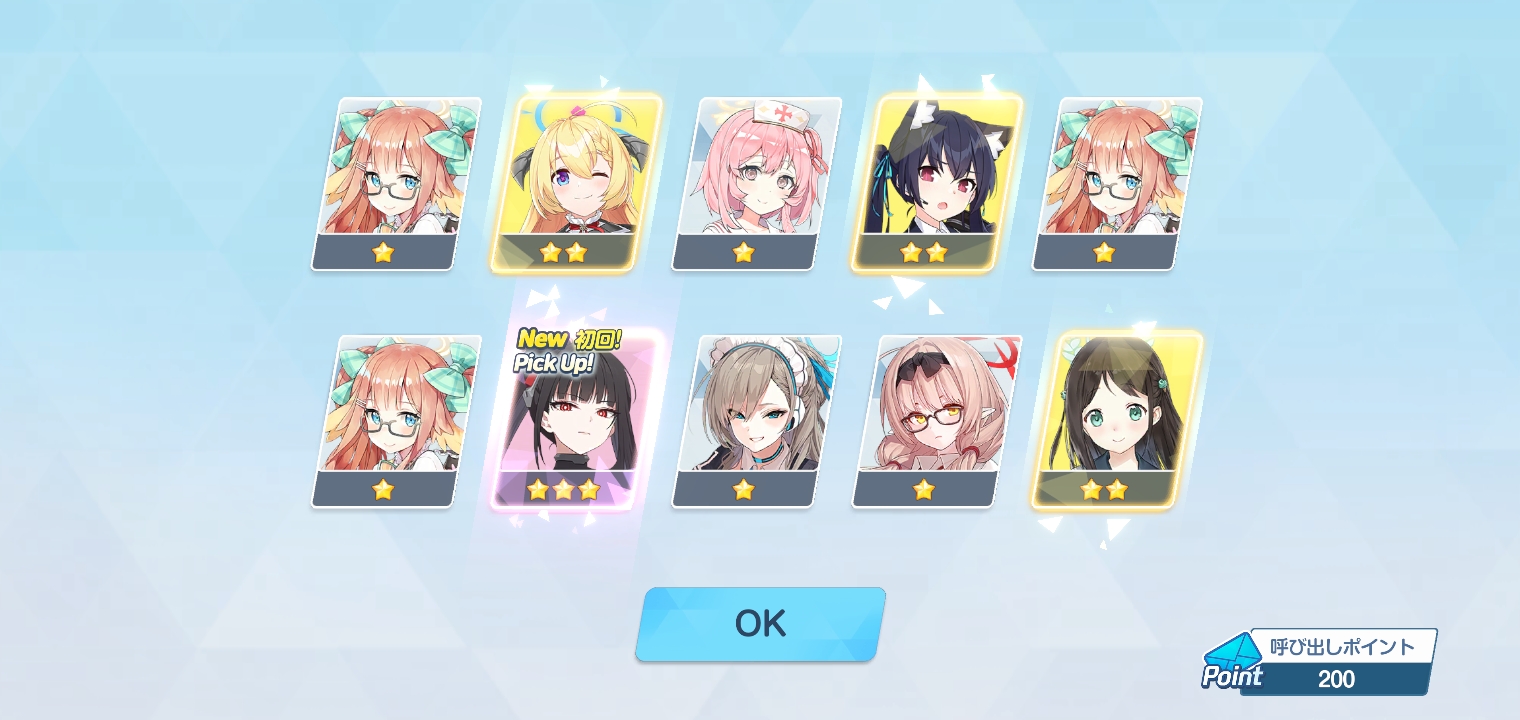The image size is (1520, 720).
Task: Choose the pink-haired nurse cap student card
Action: 756,183
